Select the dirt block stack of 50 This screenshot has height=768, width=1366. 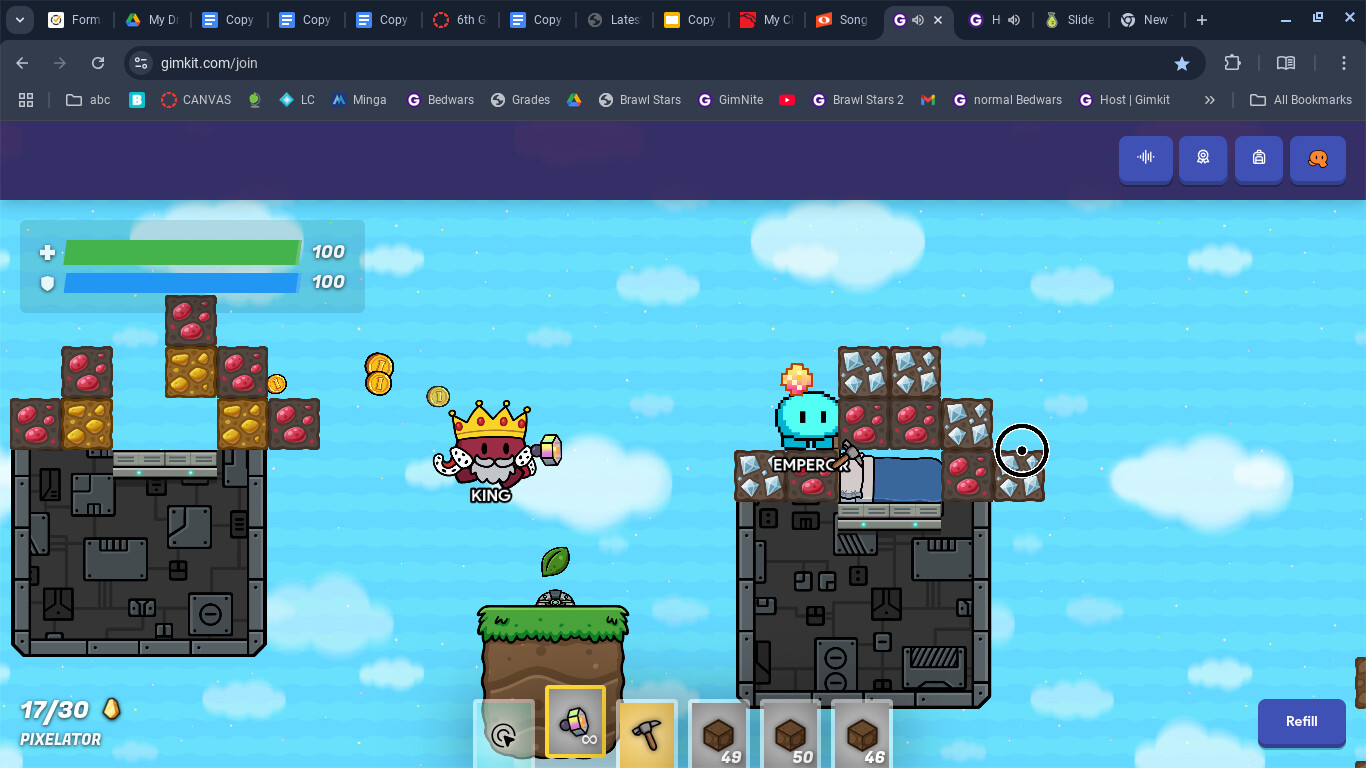point(790,735)
